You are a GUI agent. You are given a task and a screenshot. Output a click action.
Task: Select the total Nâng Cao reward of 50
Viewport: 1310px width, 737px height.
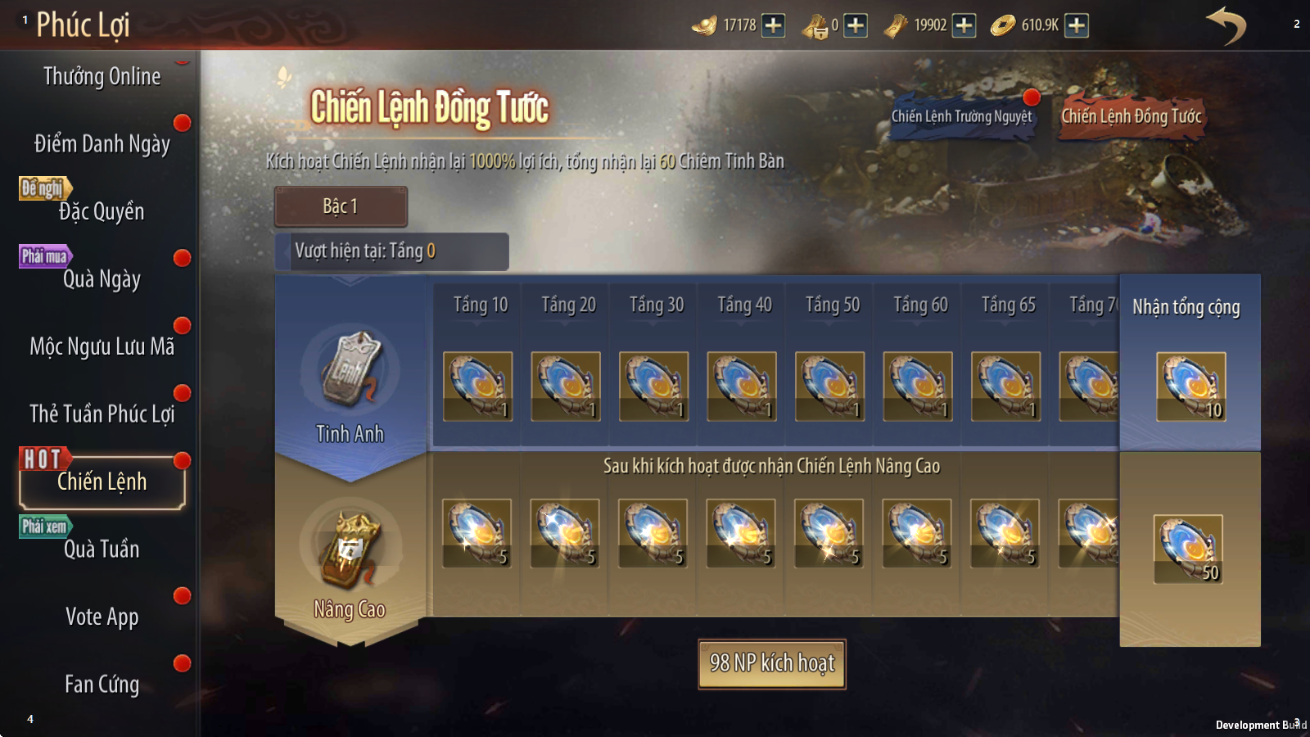(1188, 549)
